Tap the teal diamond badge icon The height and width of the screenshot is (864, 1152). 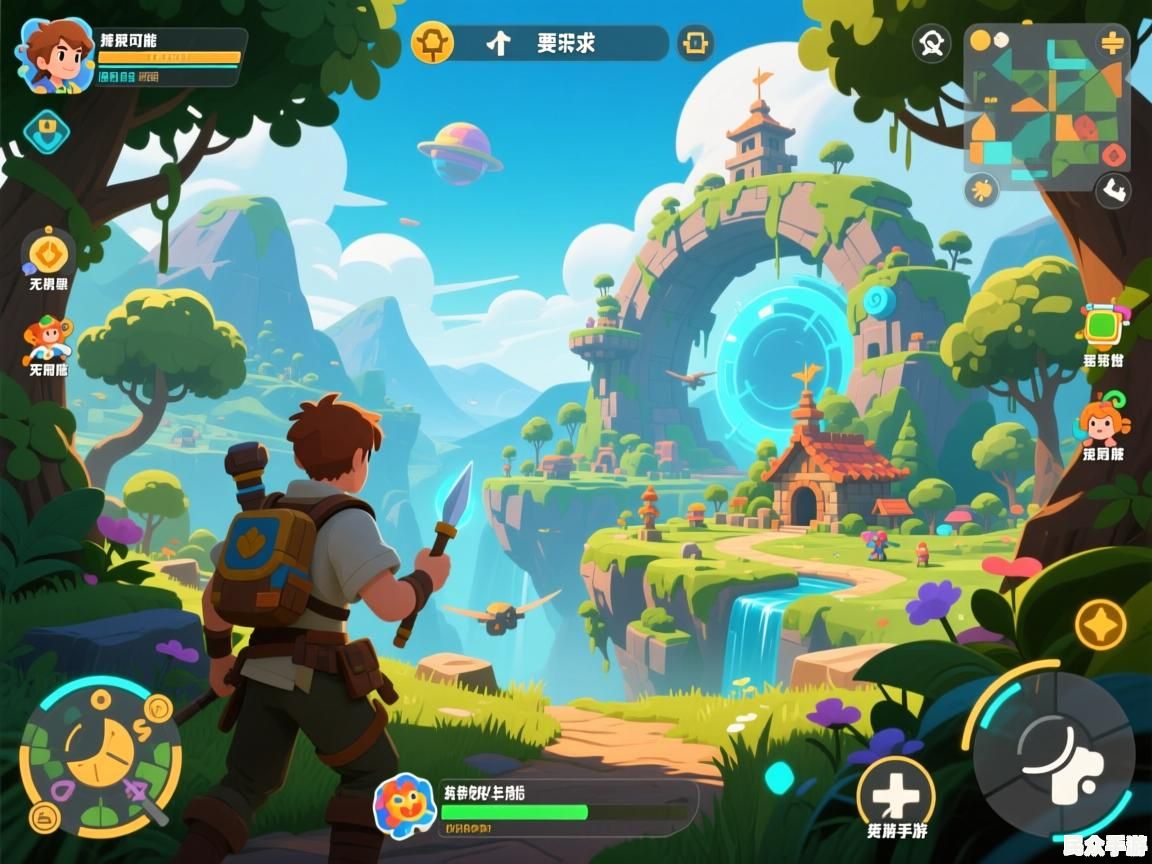click(46, 132)
